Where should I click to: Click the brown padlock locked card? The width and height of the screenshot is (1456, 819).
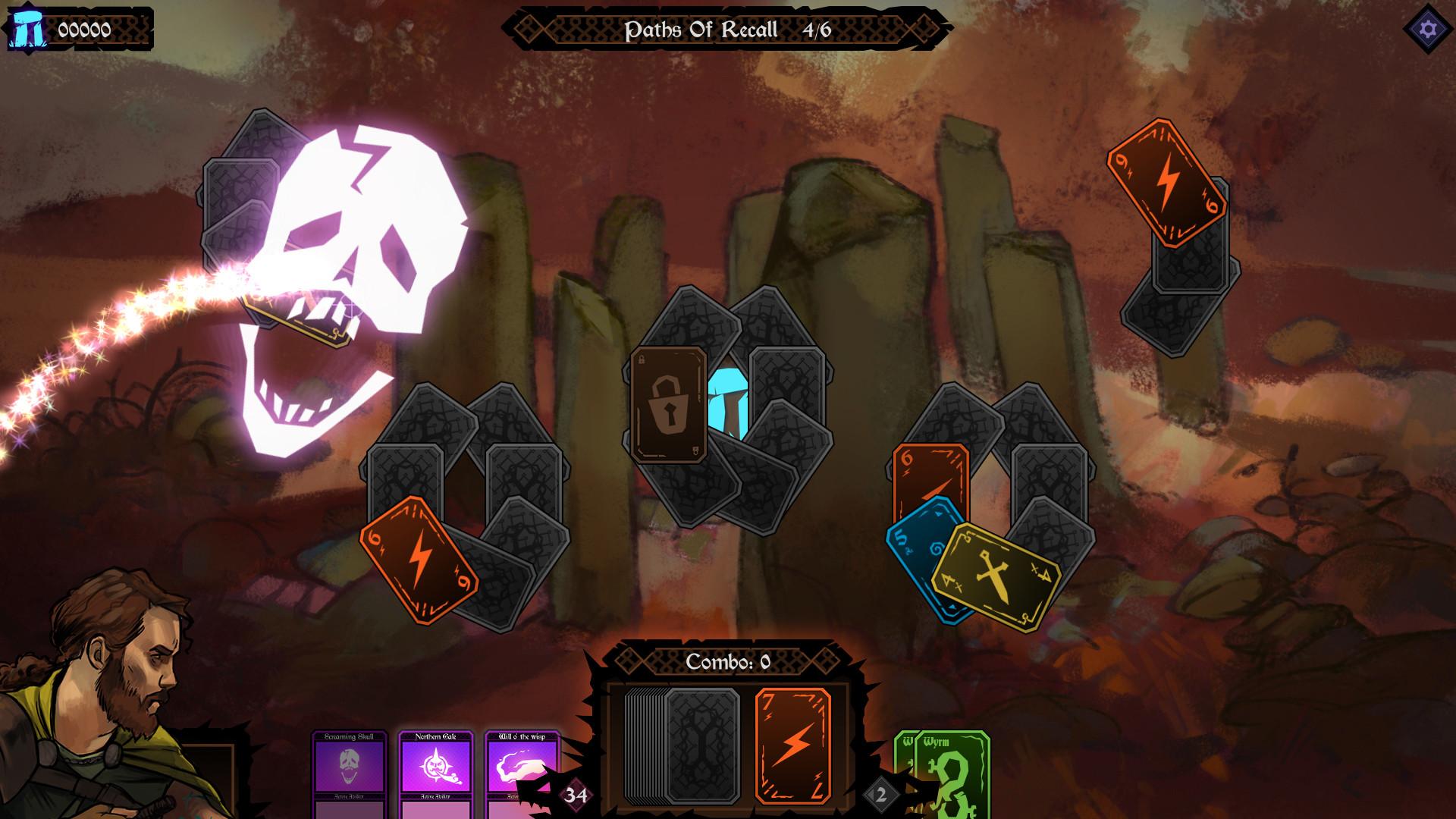click(x=669, y=404)
